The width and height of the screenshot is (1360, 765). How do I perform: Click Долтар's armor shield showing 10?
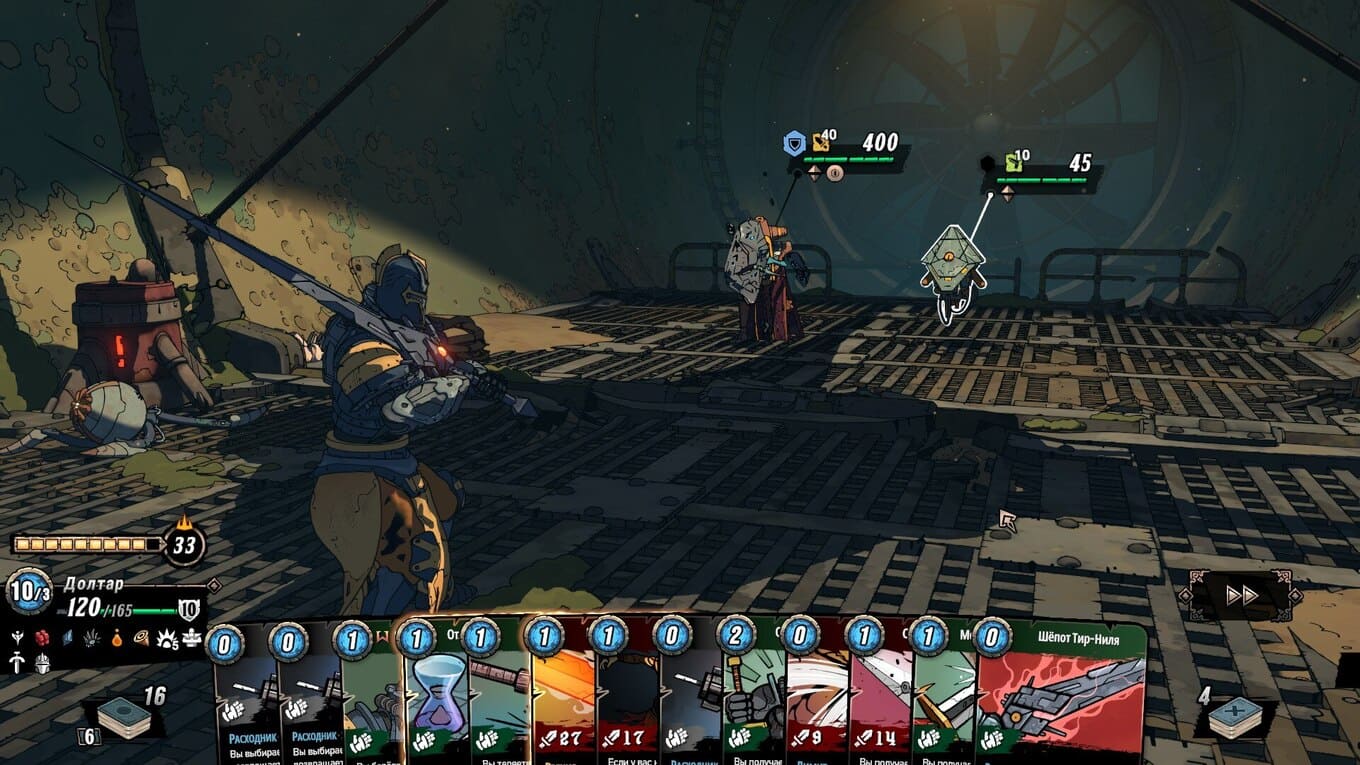point(189,609)
